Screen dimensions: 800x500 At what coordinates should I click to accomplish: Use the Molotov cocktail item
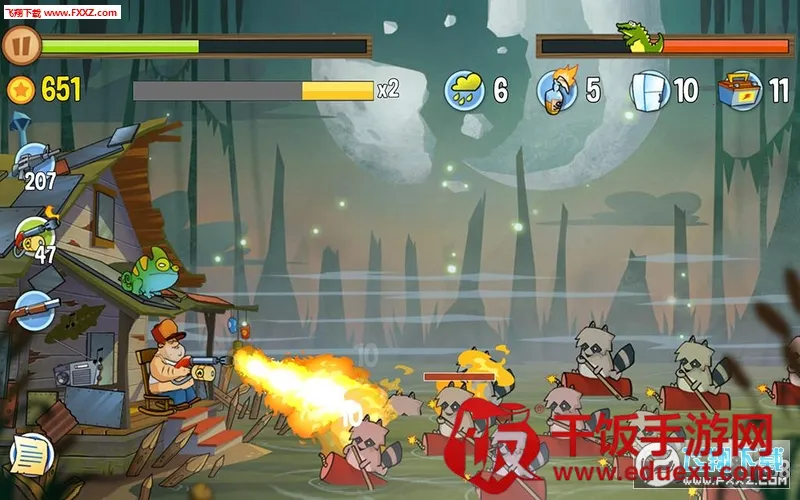pos(557,89)
